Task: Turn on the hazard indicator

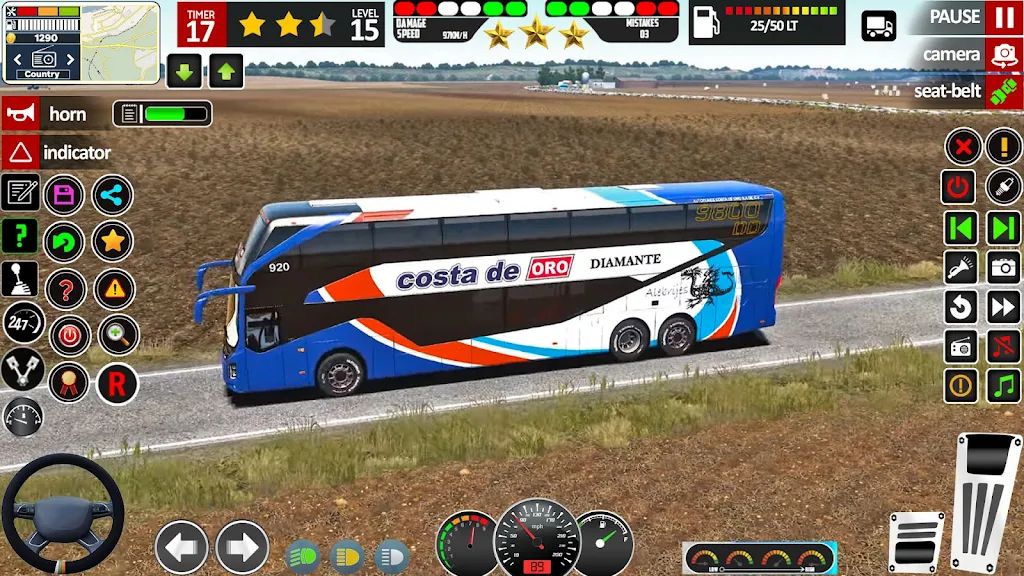Action: click(x=20, y=153)
